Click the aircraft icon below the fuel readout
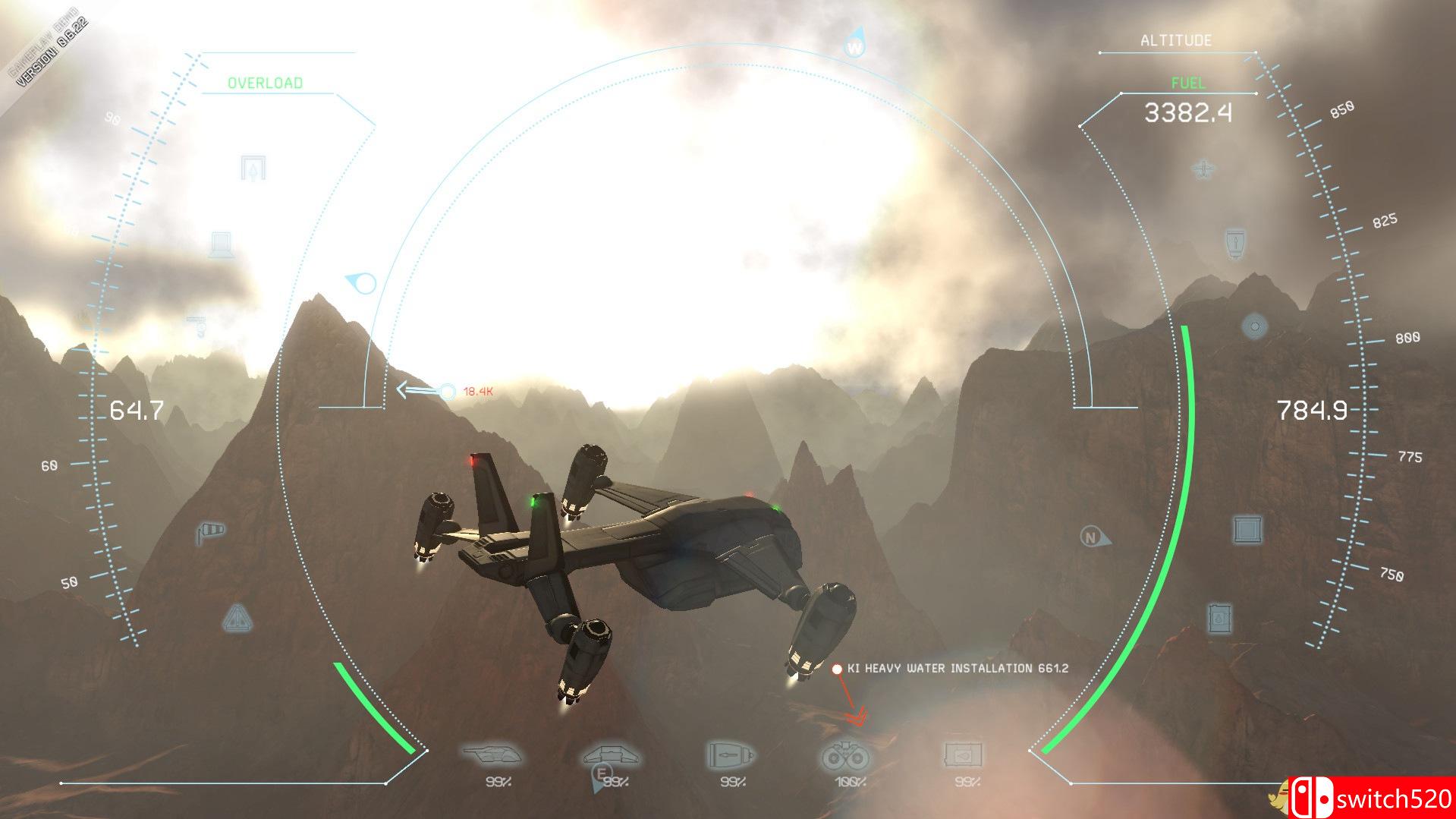The height and width of the screenshot is (819, 1456). click(x=1203, y=168)
